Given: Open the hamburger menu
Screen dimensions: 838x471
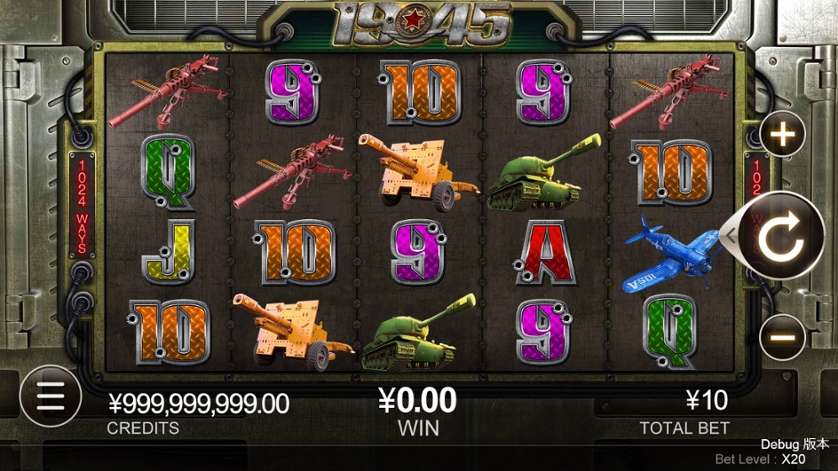Looking at the screenshot, I should [48, 396].
